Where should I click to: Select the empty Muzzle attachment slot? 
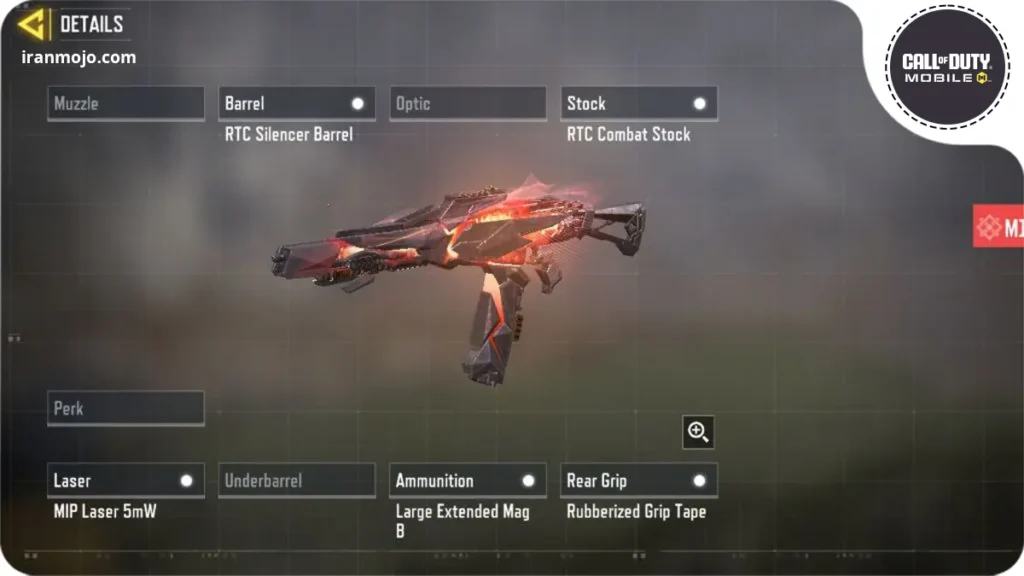pos(126,104)
